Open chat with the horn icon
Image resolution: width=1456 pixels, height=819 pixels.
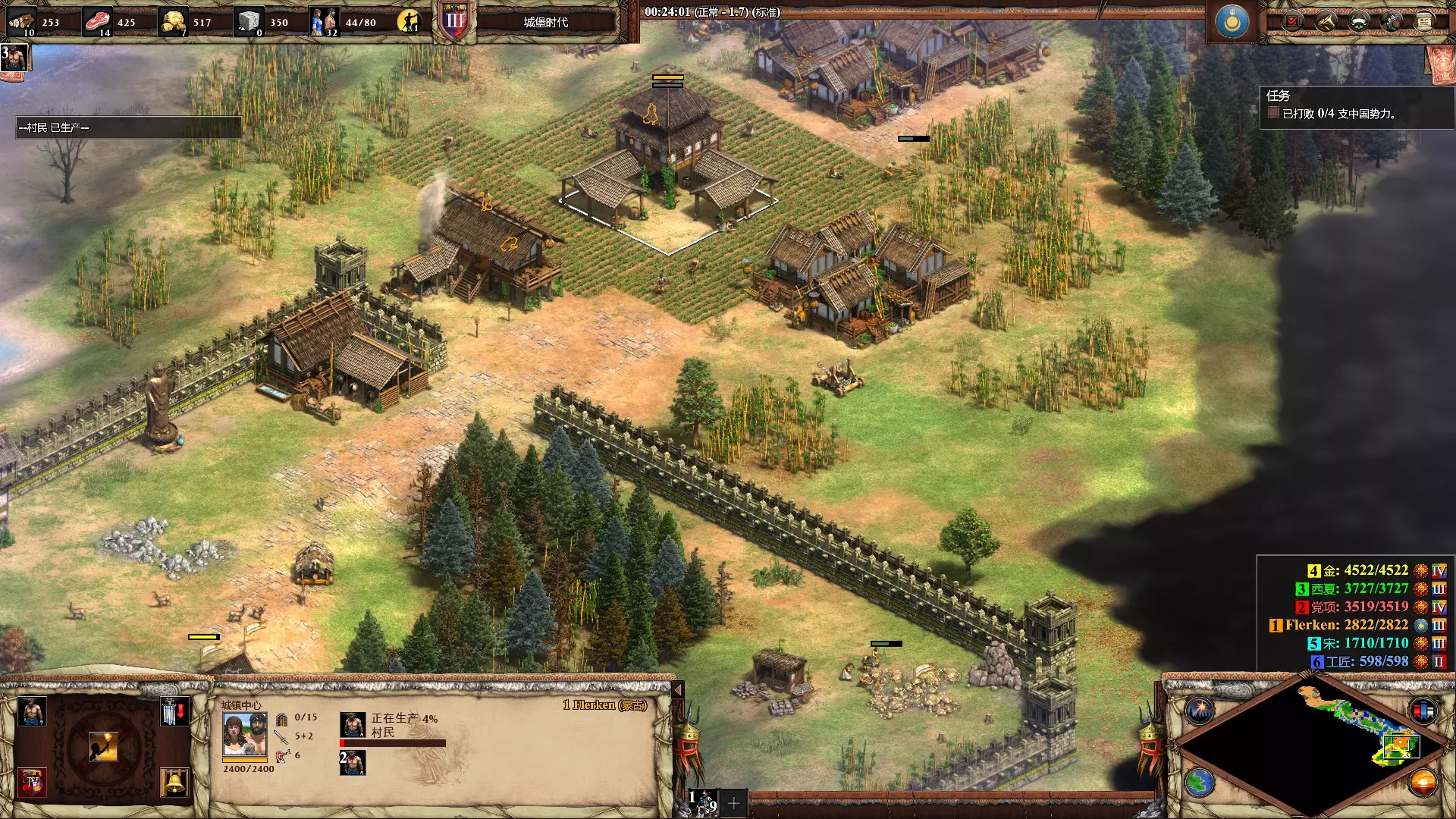coord(1325,22)
